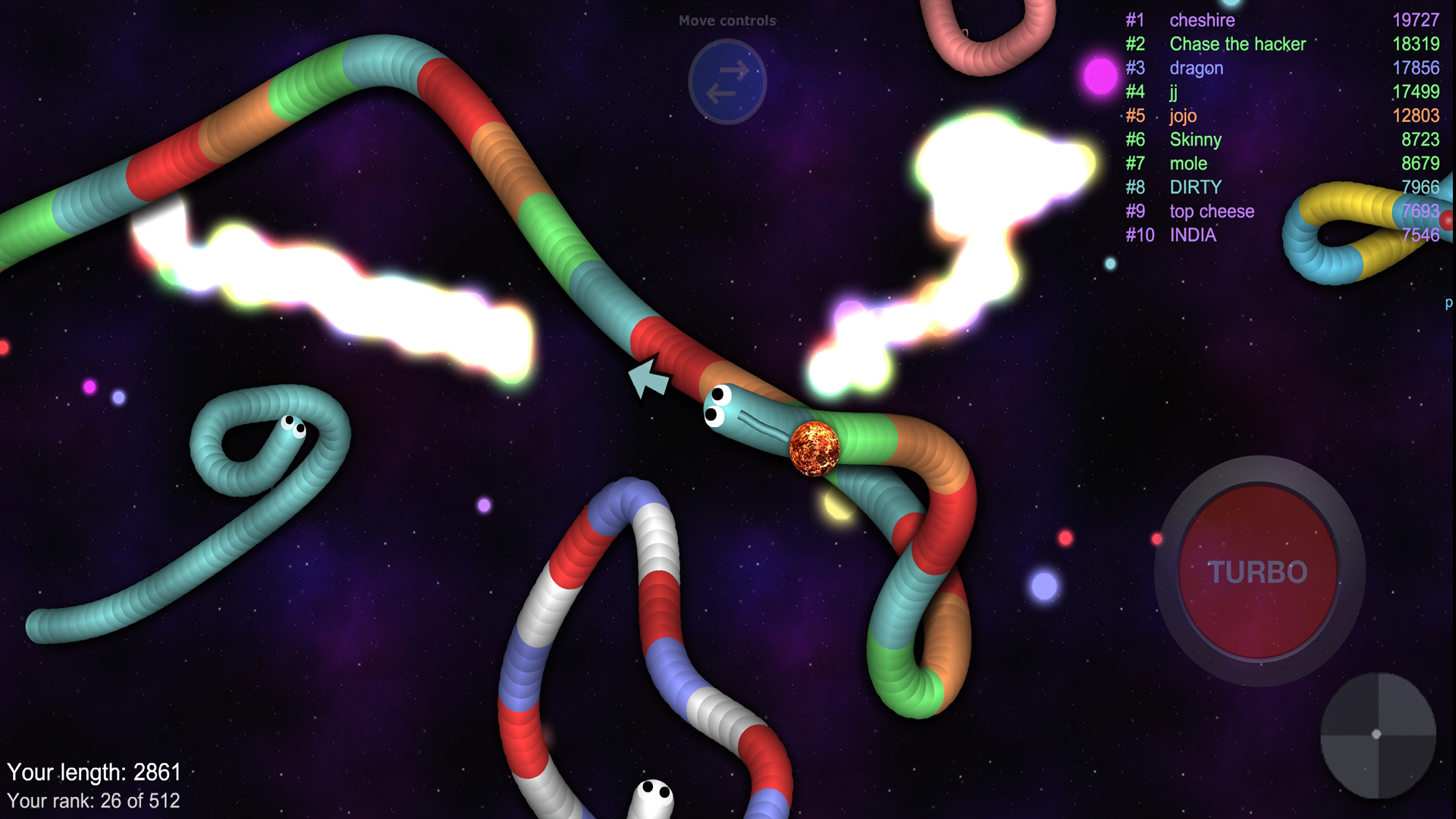Tap the glowing fireball power-up on your snake
The image size is (1456, 819).
click(815, 447)
